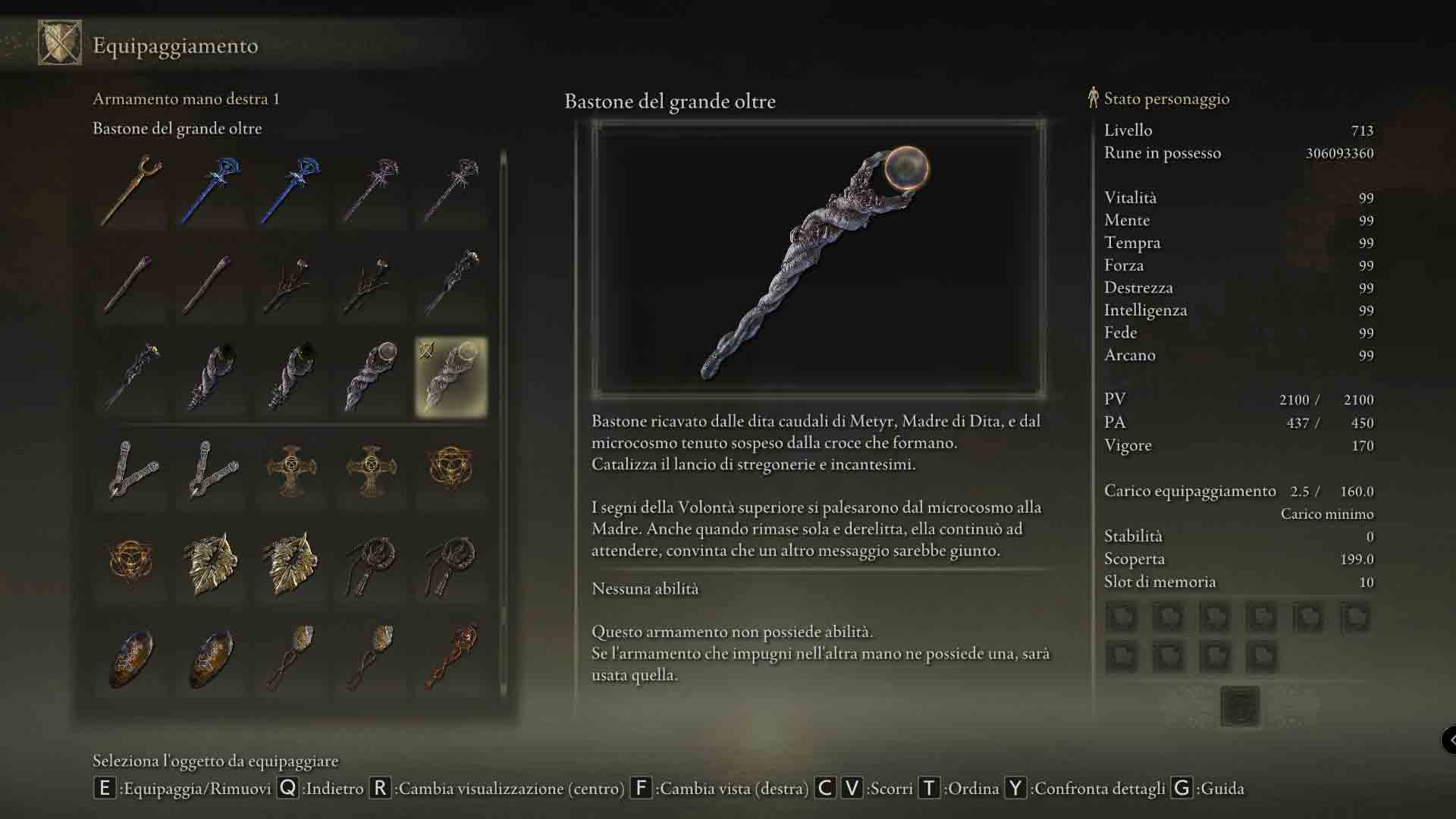Select the red-orange spiral seal
The width and height of the screenshot is (1456, 819).
451,657
